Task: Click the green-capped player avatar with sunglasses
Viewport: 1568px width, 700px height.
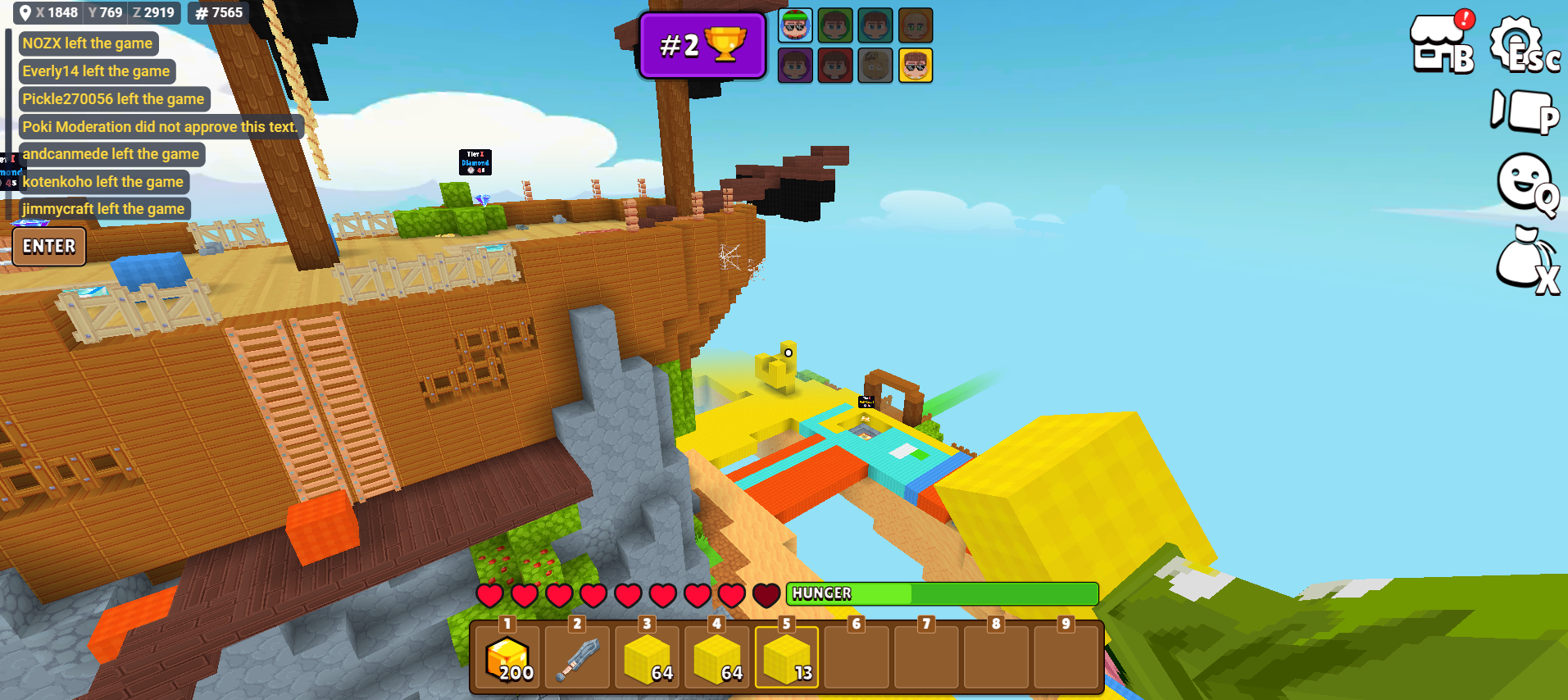Action: coord(795,25)
